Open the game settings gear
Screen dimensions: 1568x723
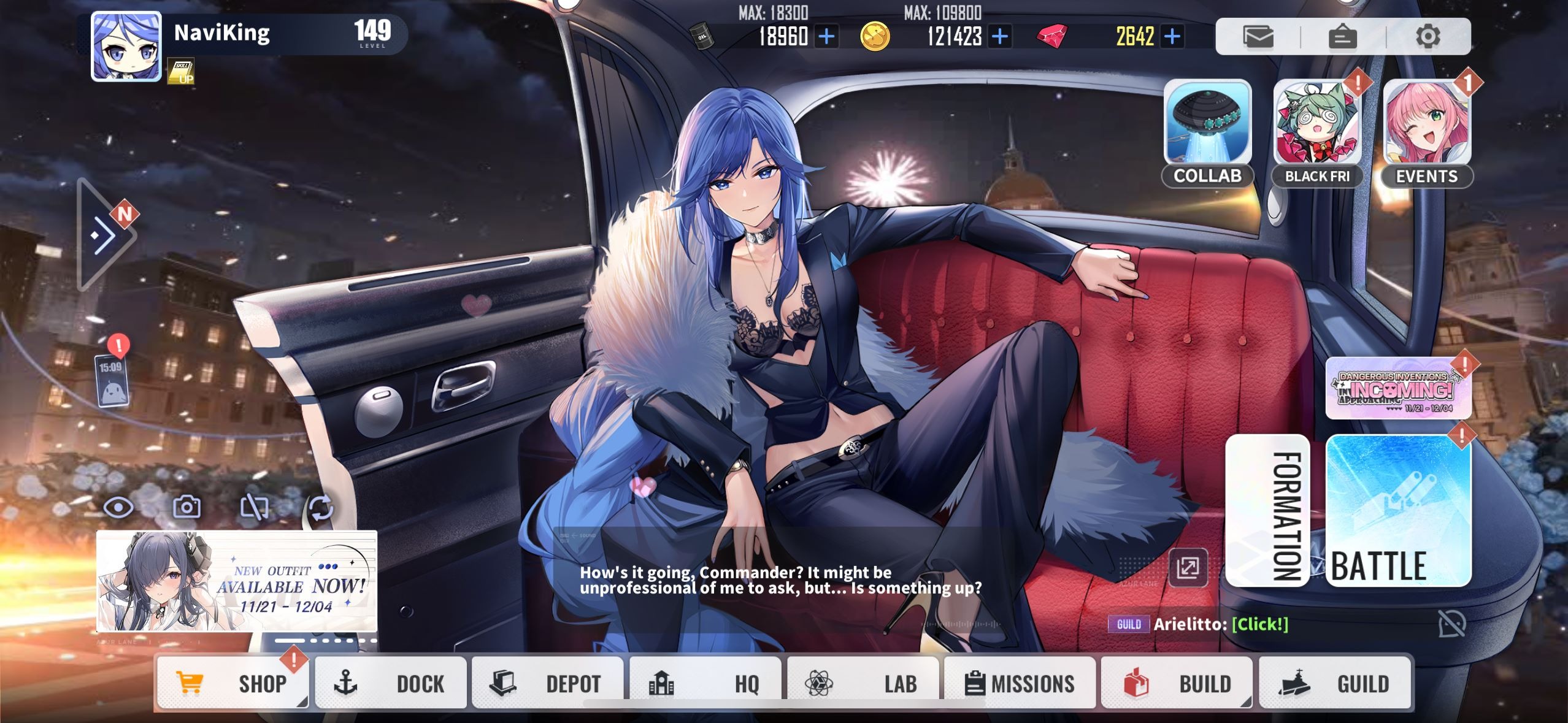(x=1430, y=36)
